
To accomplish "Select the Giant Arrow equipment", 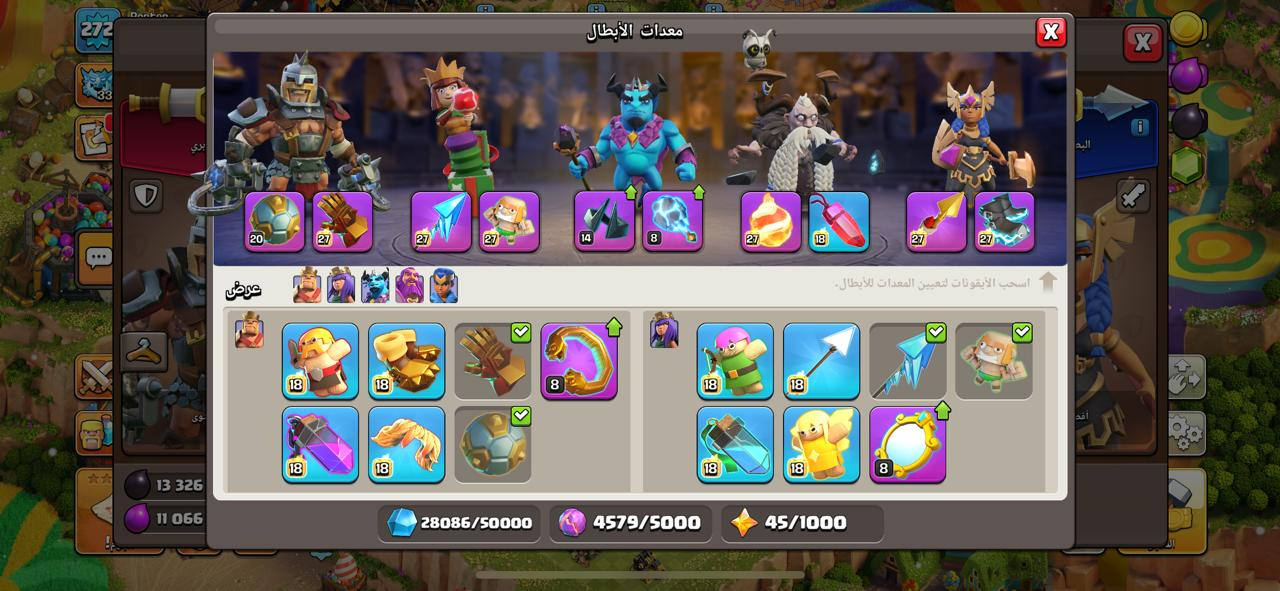I will (x=821, y=361).
